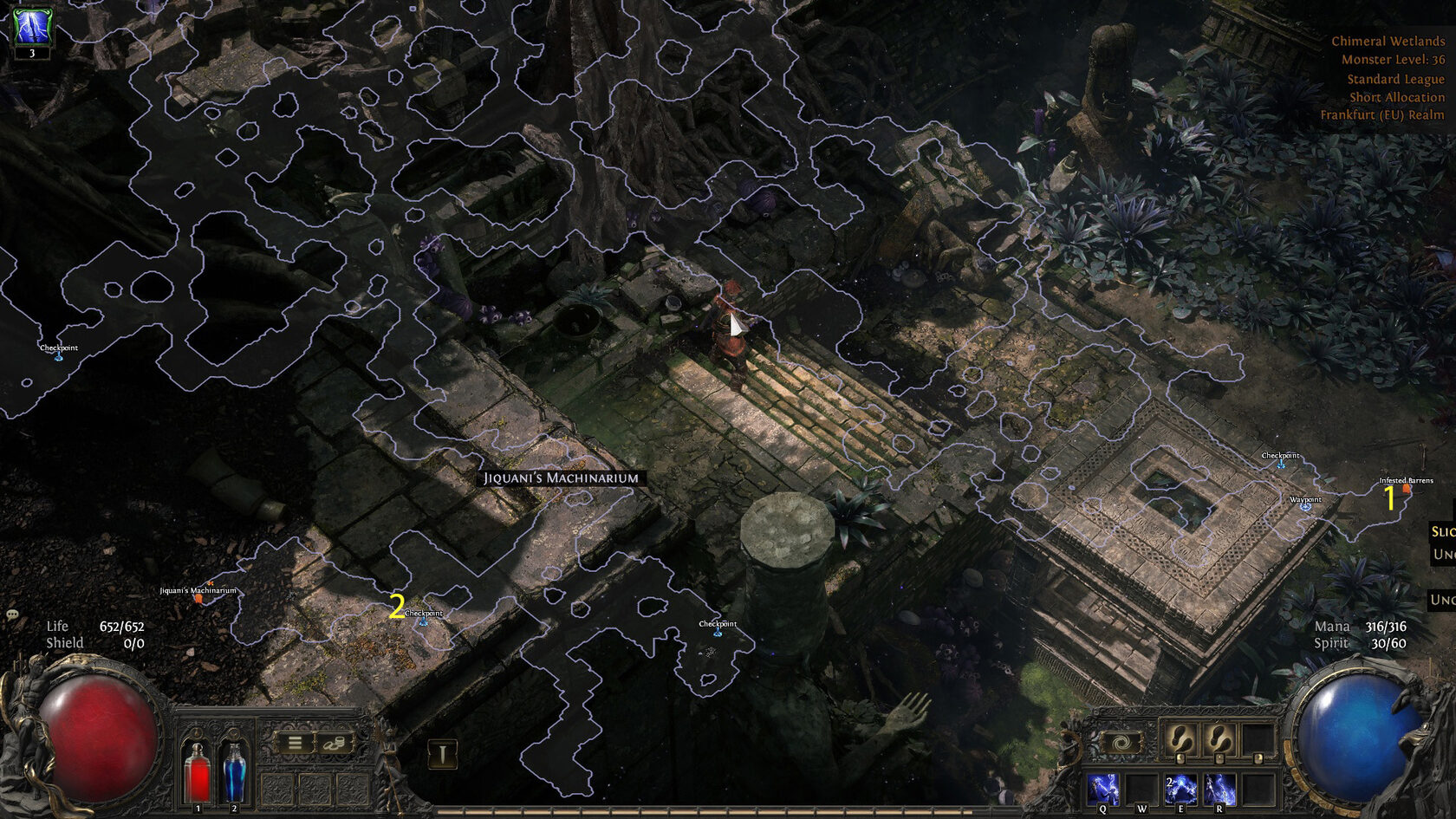Select the Infested Barrens exit marker
Viewport: 1456px width, 819px height.
pos(1407,489)
